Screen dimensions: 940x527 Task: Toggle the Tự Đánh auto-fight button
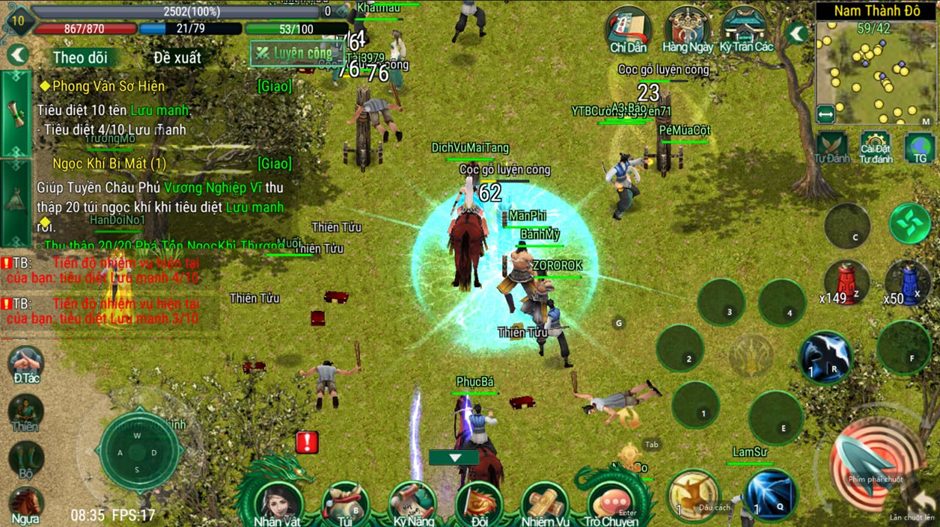point(832,145)
